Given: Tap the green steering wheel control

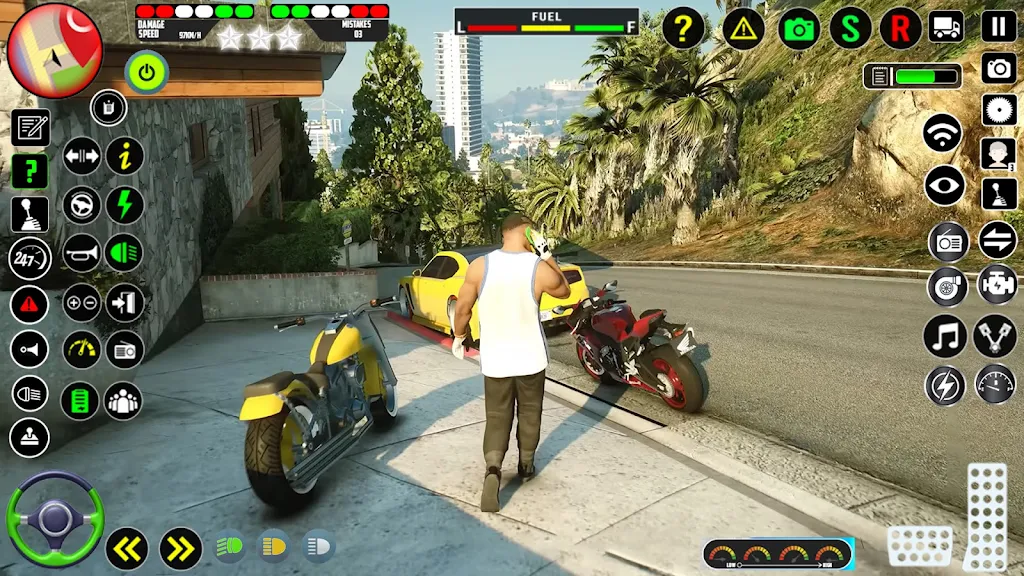Looking at the screenshot, I should pos(55,519).
